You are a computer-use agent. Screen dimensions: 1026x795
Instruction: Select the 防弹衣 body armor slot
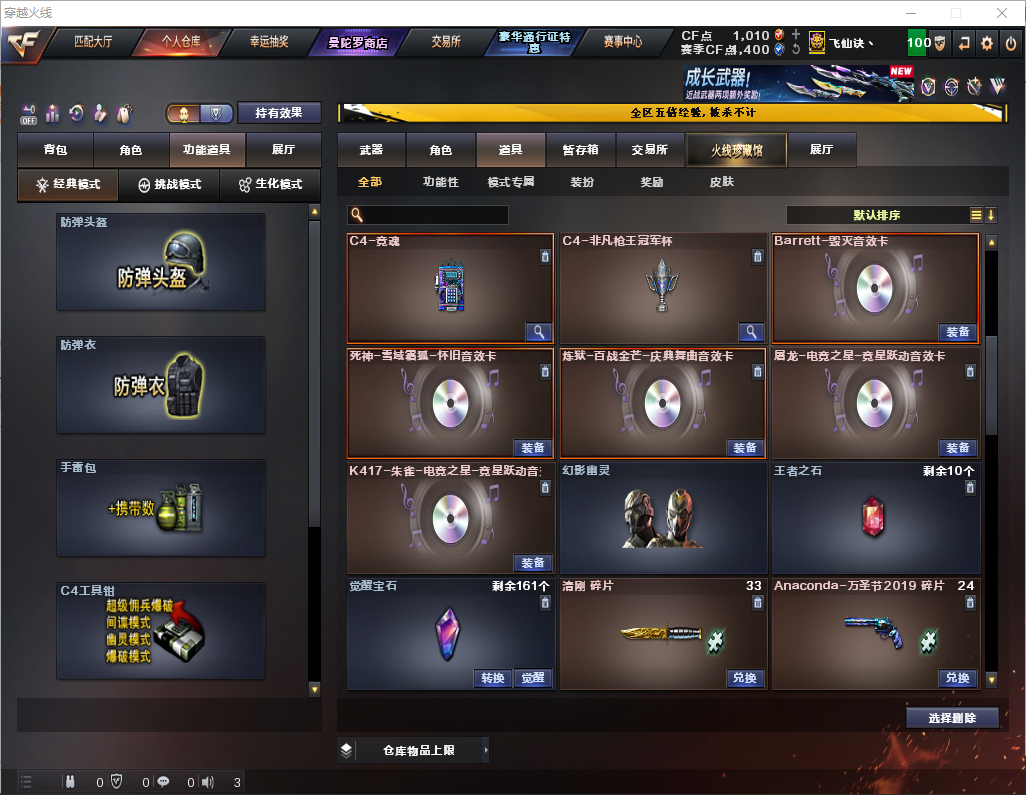pos(161,385)
